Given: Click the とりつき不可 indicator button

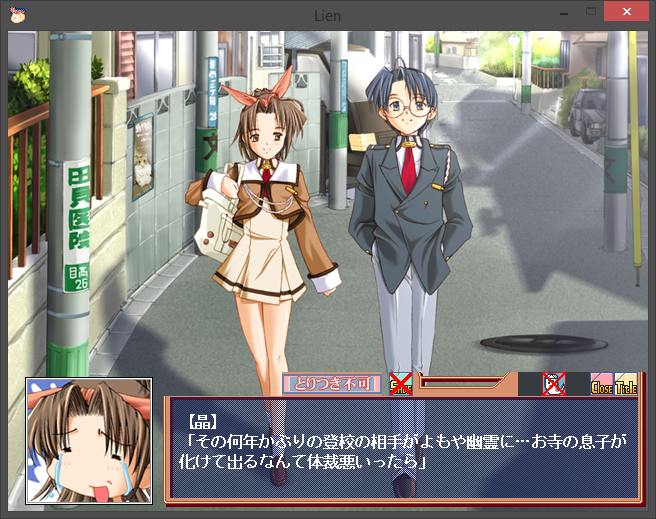Looking at the screenshot, I should [x=332, y=383].
